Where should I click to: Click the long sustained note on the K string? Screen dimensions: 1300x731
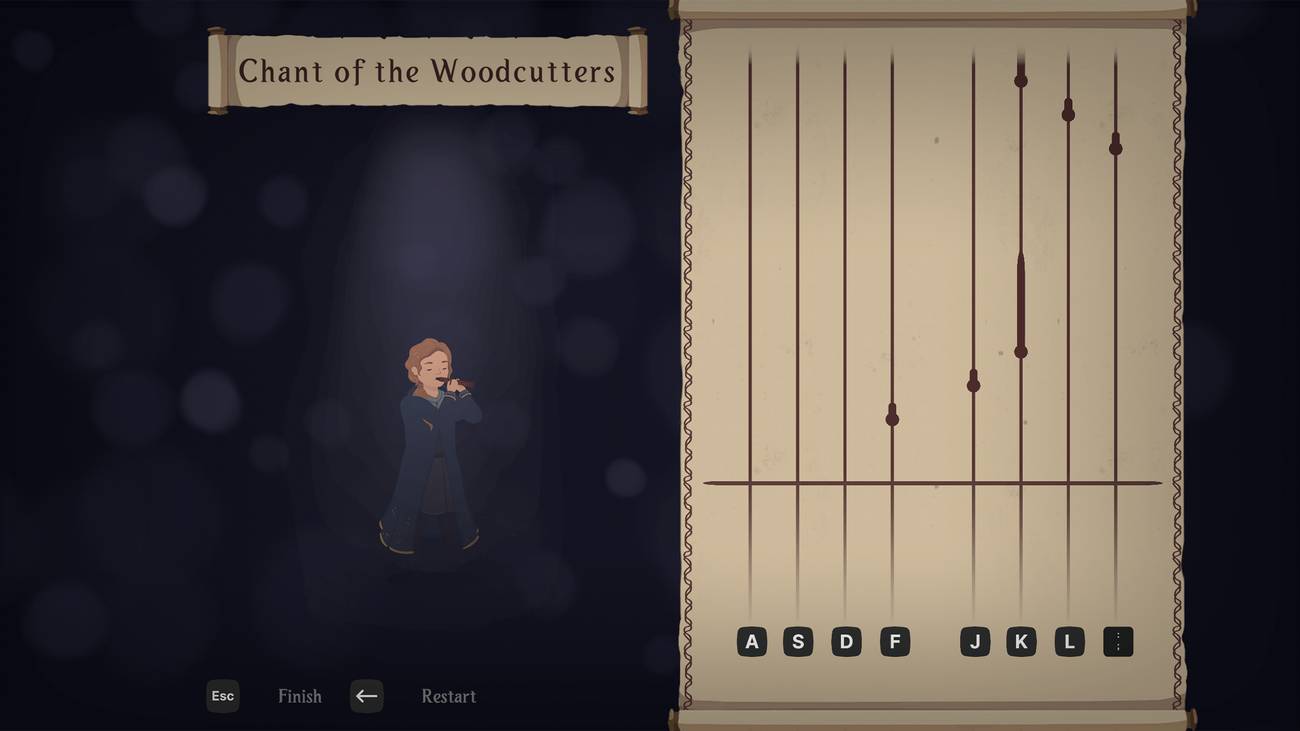click(x=1019, y=305)
